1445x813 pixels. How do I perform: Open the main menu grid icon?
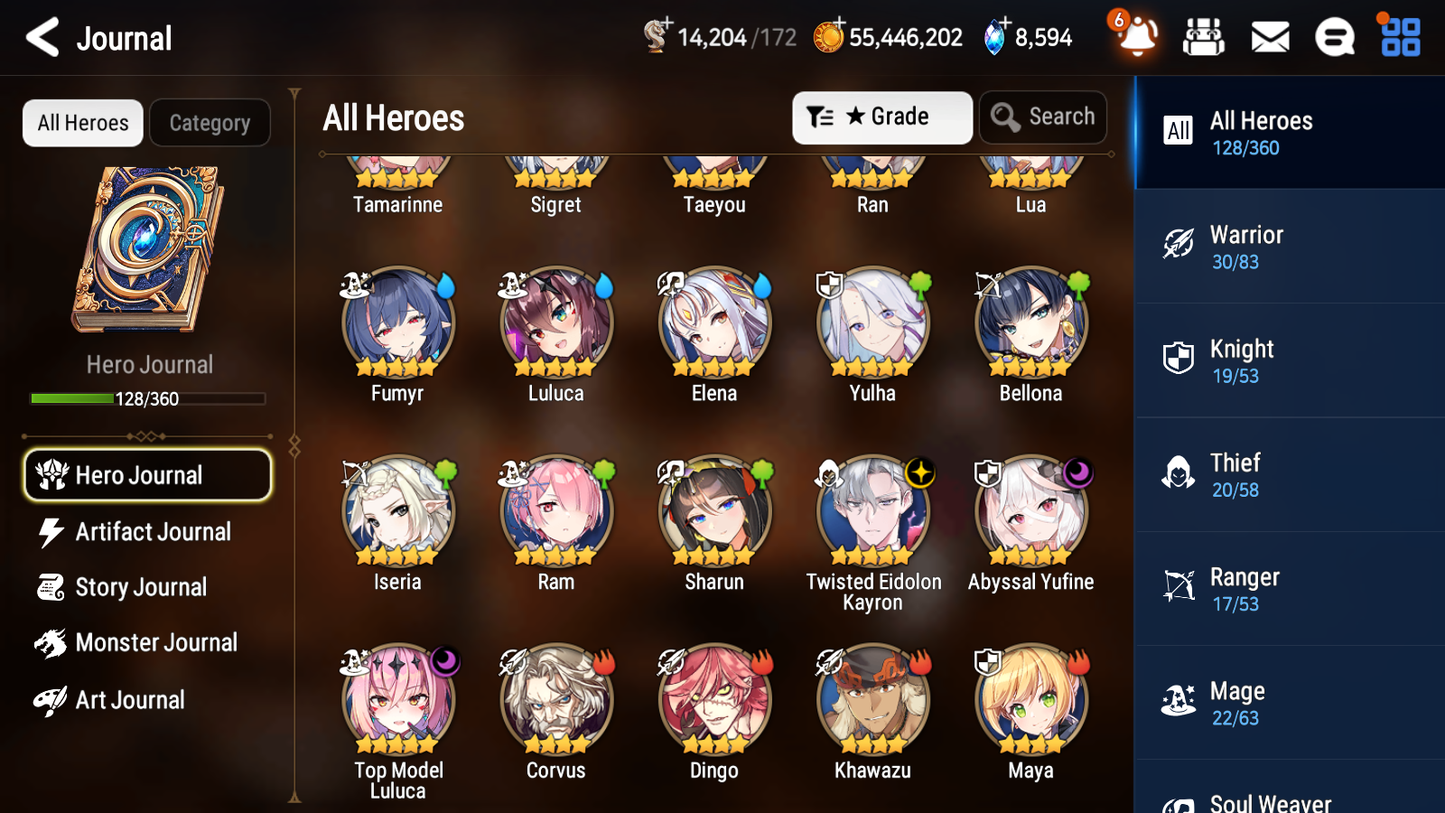(1398, 36)
